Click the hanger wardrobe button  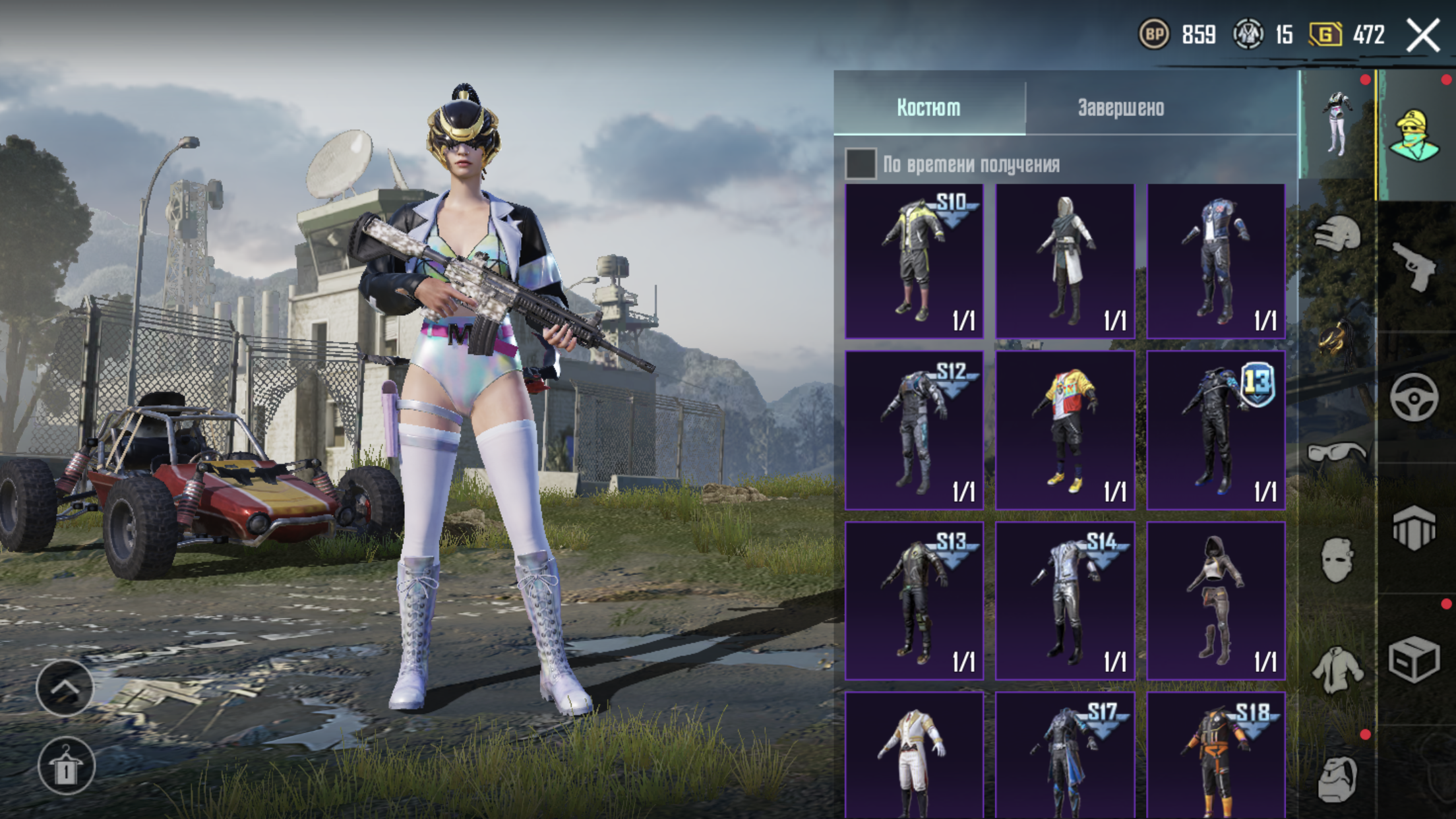click(x=65, y=766)
